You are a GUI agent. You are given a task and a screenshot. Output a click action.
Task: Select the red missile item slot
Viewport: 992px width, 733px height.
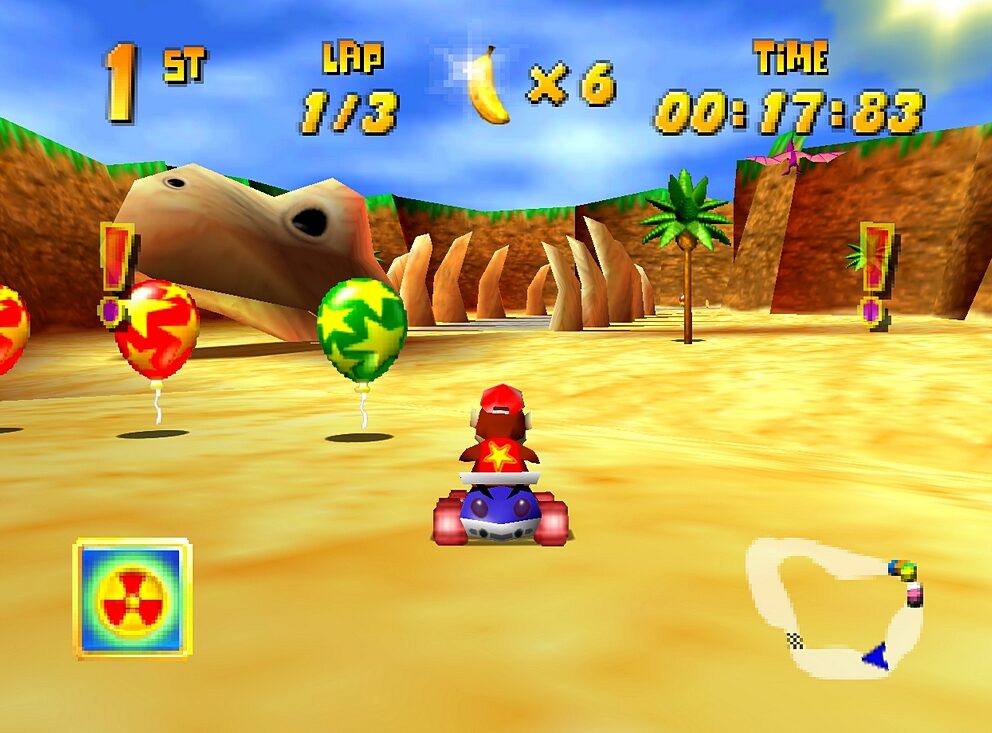tap(132, 598)
